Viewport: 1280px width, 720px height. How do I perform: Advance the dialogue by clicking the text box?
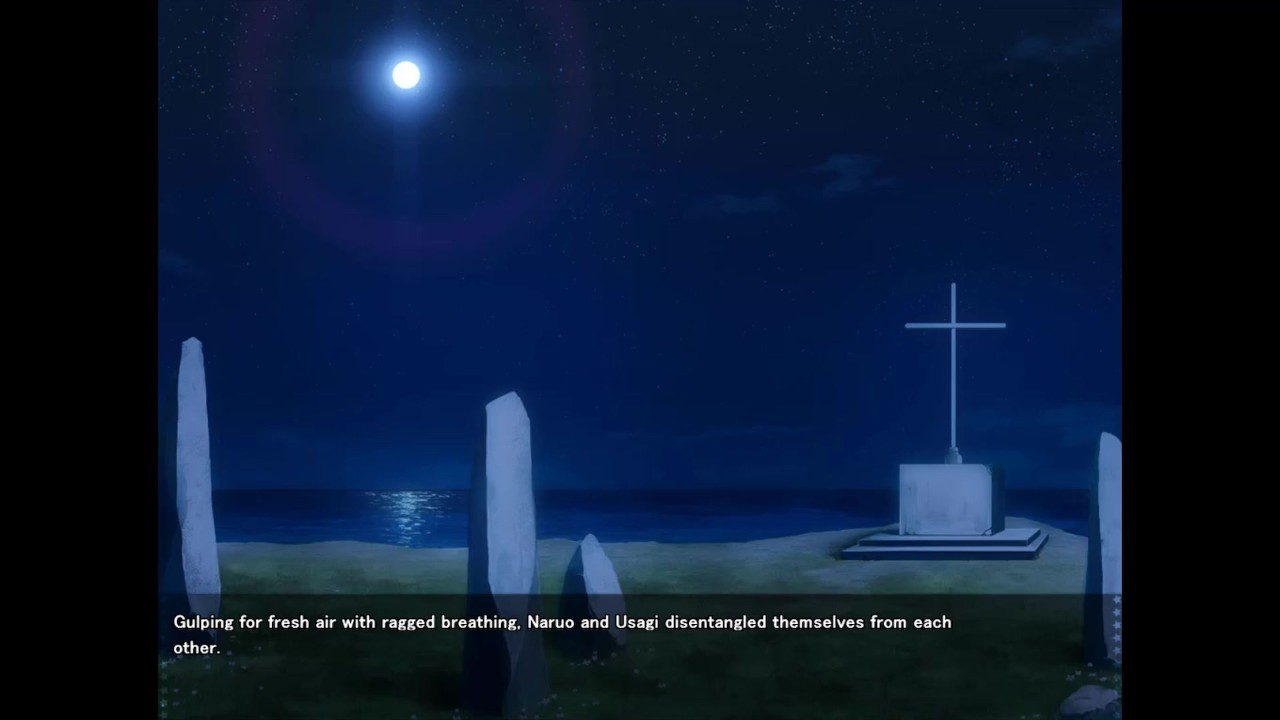click(638, 640)
